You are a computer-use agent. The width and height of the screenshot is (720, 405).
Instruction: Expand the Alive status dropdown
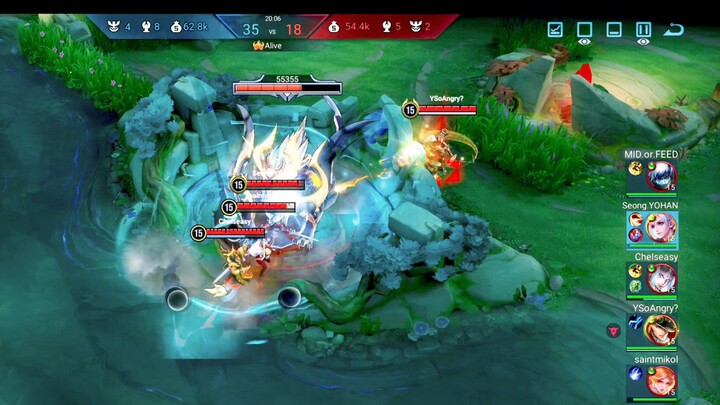tap(268, 46)
